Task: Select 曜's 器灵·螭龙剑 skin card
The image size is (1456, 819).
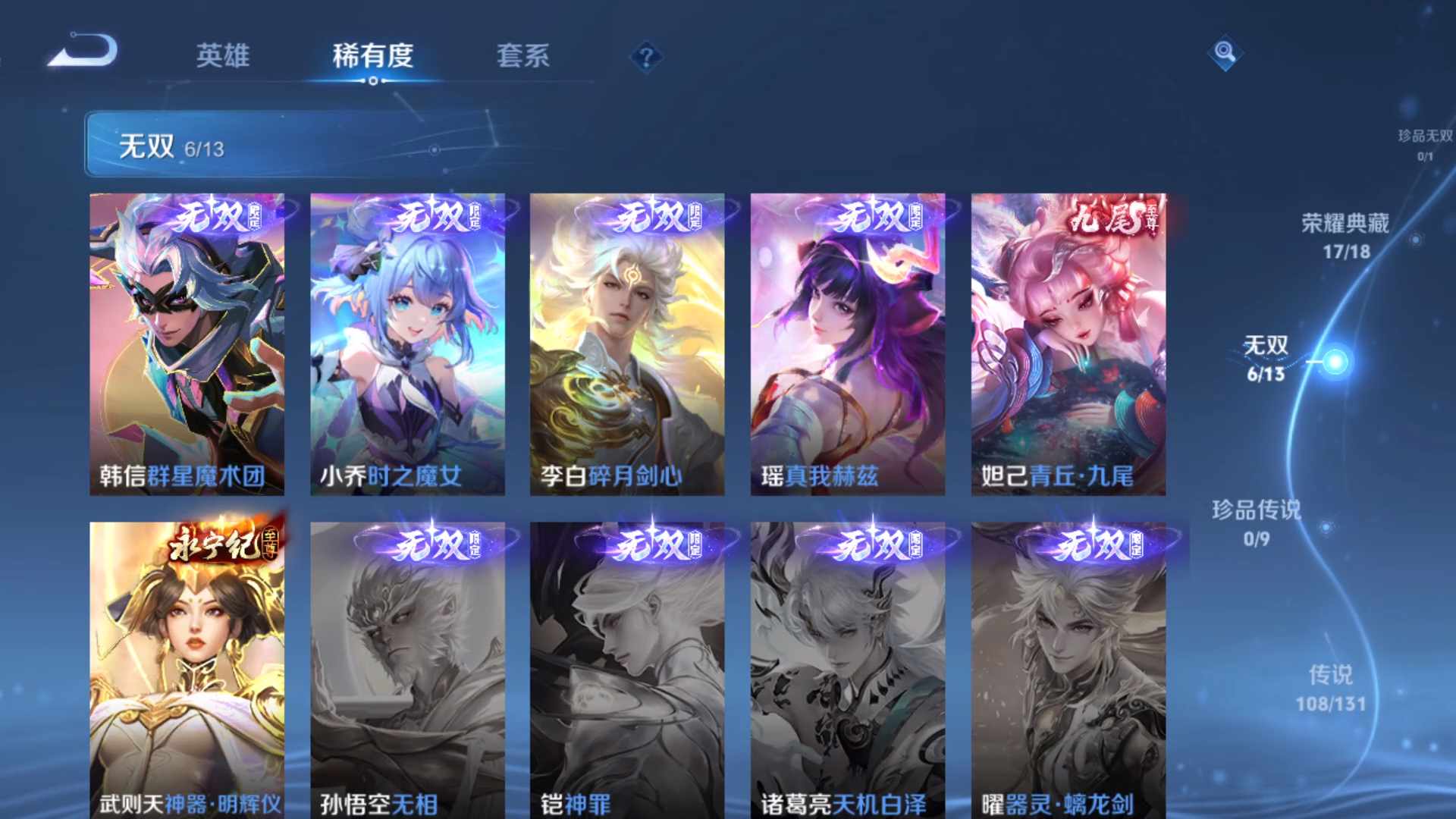Action: pos(1068,667)
